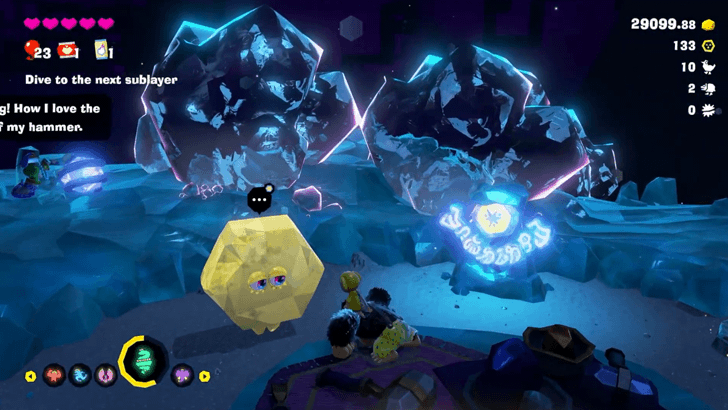Switch to the pink Ostrich Bananza icon

tap(104, 376)
